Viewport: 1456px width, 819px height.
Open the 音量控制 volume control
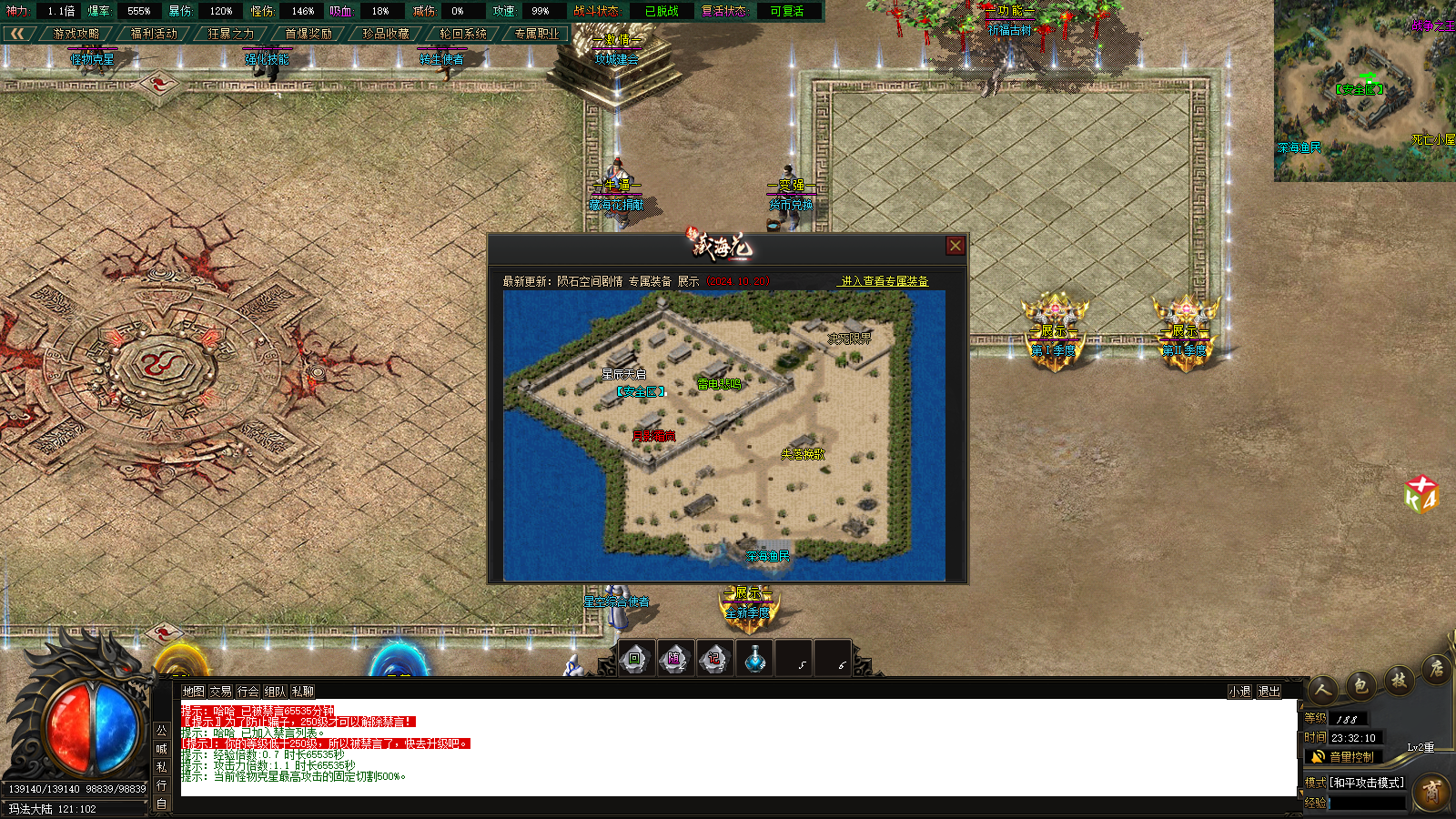pyautogui.click(x=1344, y=757)
